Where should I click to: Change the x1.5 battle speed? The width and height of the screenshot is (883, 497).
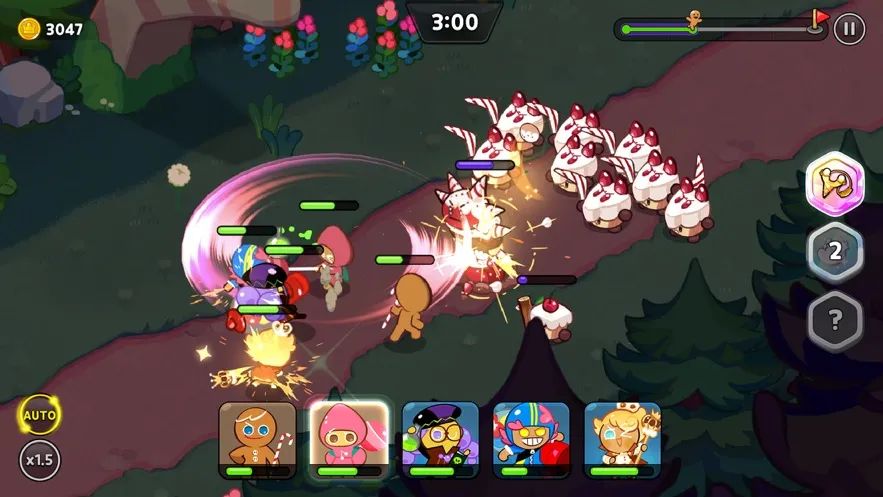pyautogui.click(x=40, y=460)
